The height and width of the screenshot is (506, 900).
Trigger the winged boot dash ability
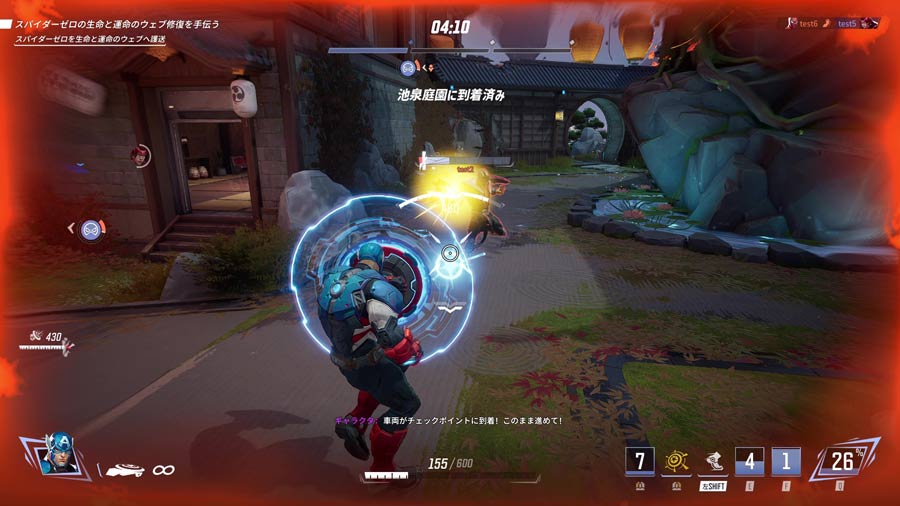714,461
